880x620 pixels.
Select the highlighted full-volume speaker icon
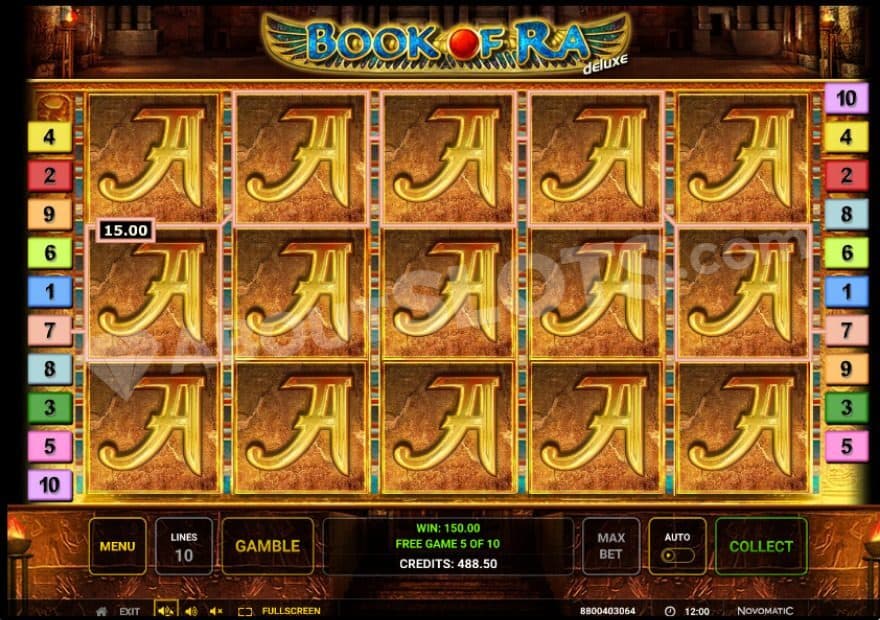[x=165, y=610]
